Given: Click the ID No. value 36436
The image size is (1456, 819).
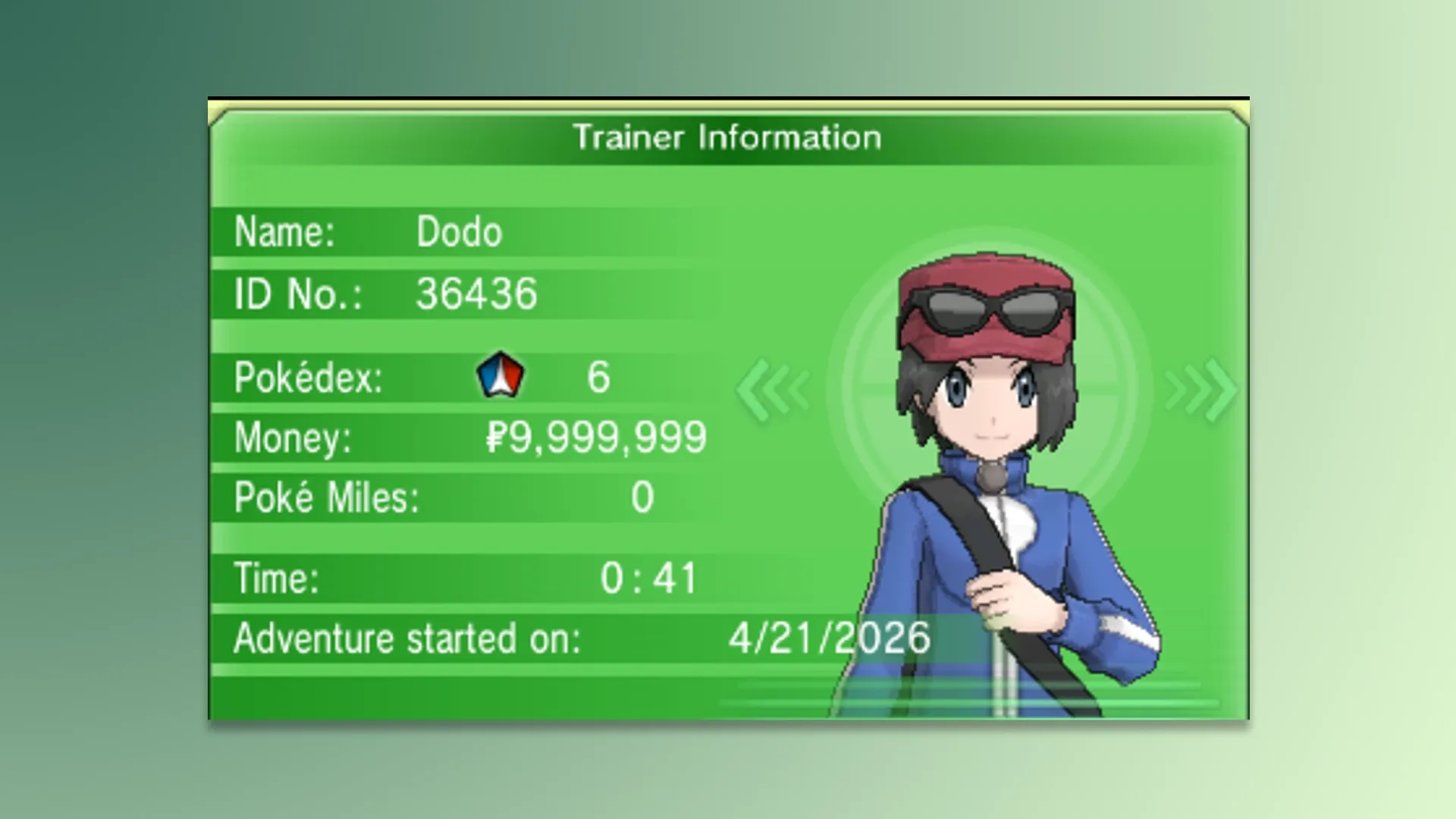Looking at the screenshot, I should (476, 294).
